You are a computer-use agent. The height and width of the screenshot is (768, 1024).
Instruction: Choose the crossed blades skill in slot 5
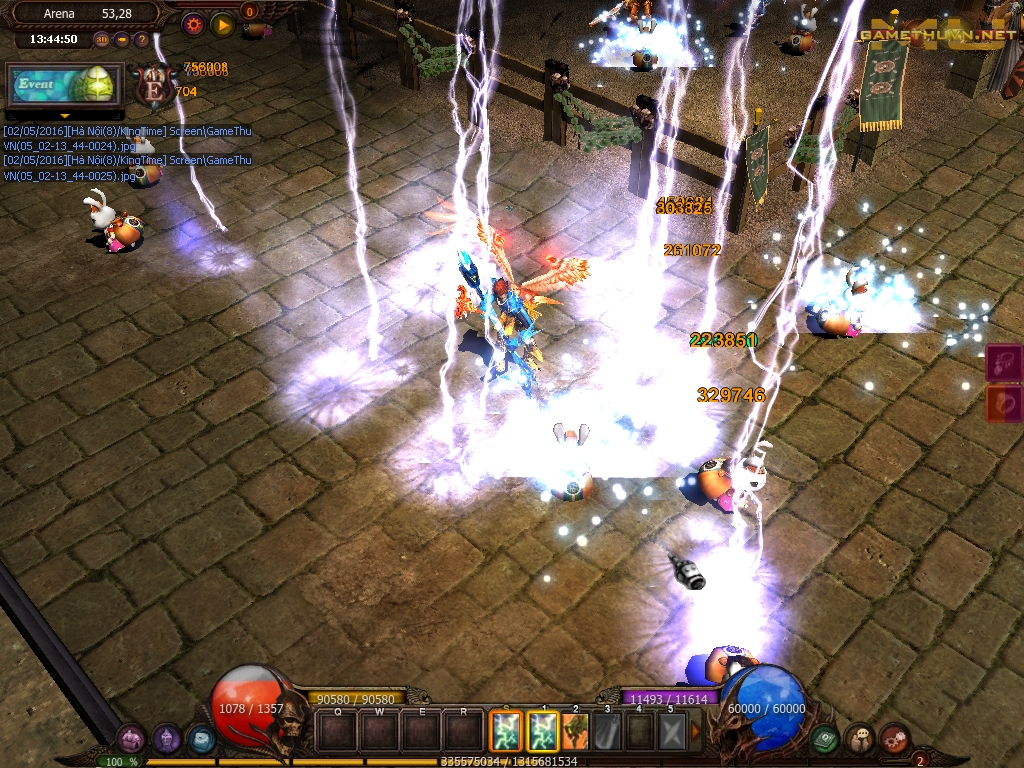[x=671, y=731]
